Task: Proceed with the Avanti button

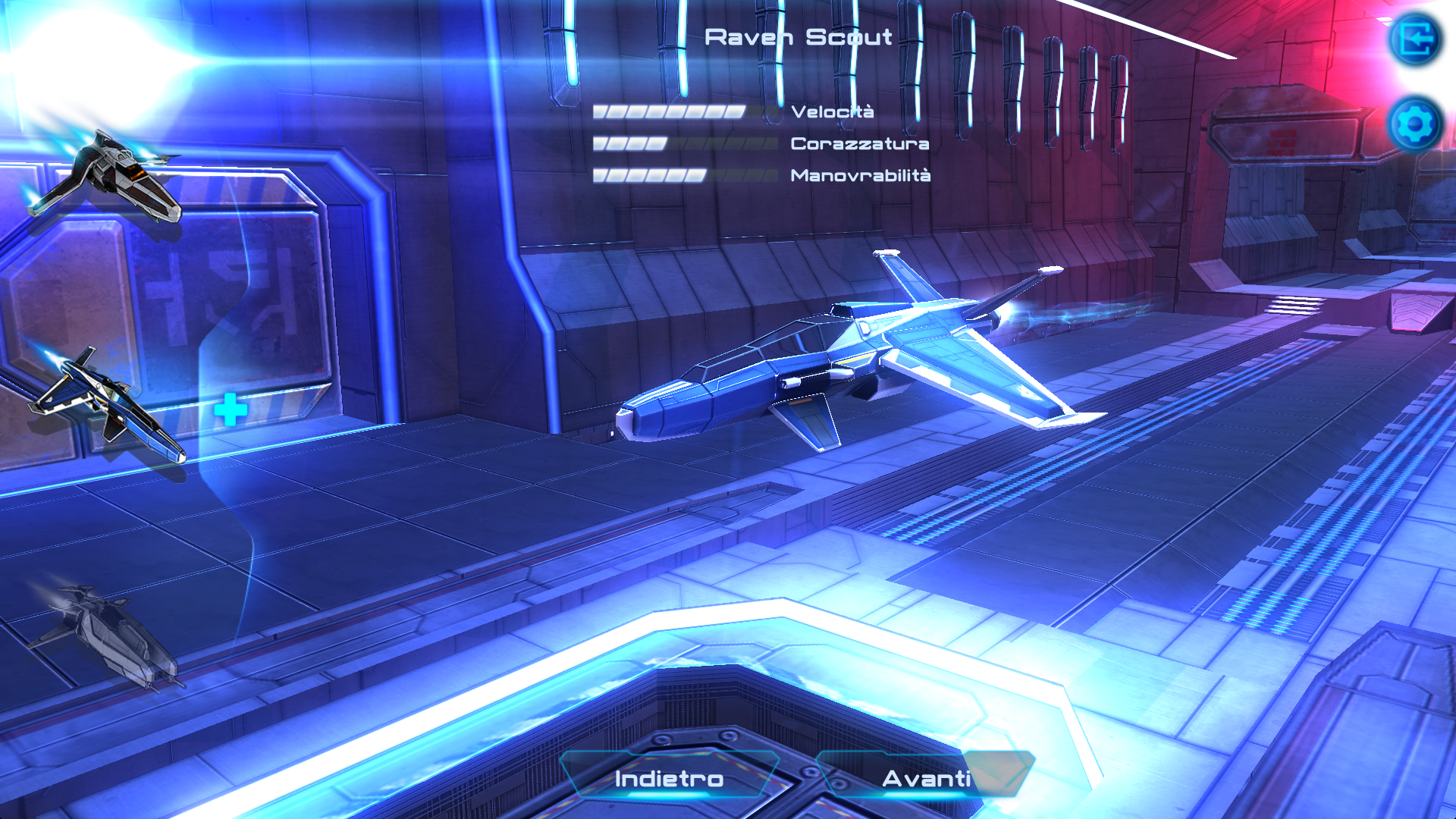Action: tap(926, 778)
